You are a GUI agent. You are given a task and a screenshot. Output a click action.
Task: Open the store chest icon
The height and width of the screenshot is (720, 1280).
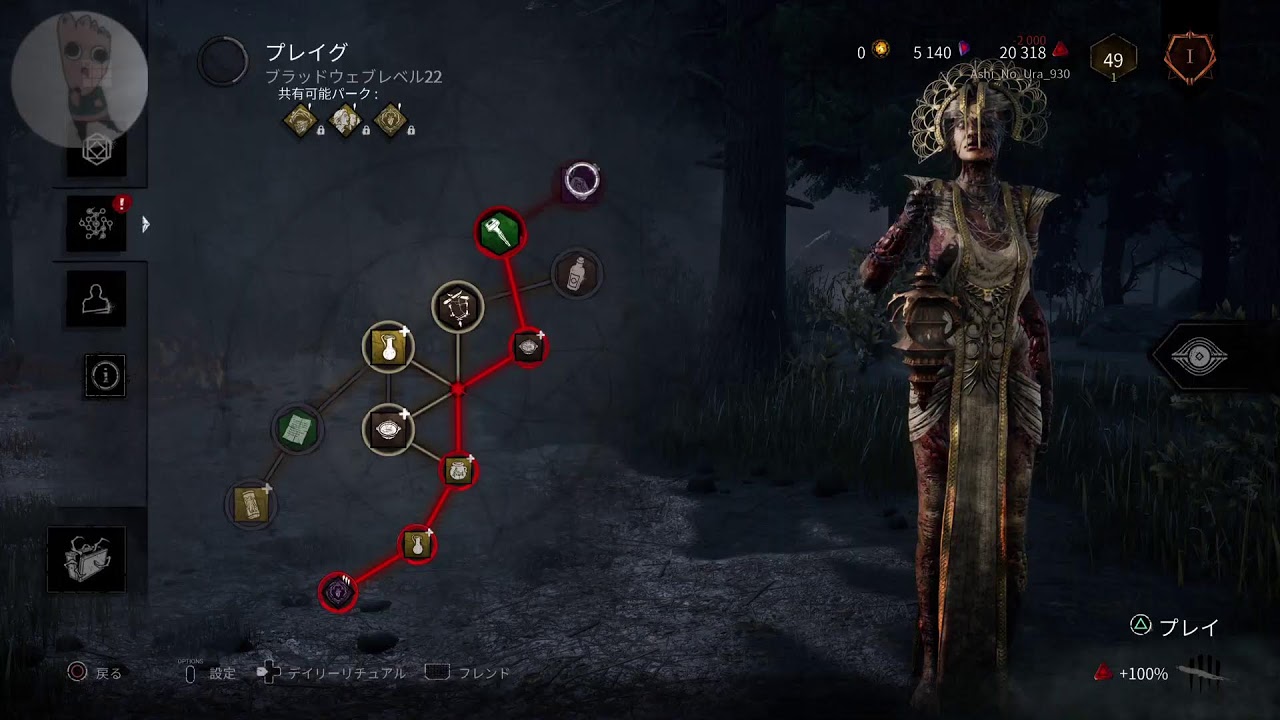[86, 559]
